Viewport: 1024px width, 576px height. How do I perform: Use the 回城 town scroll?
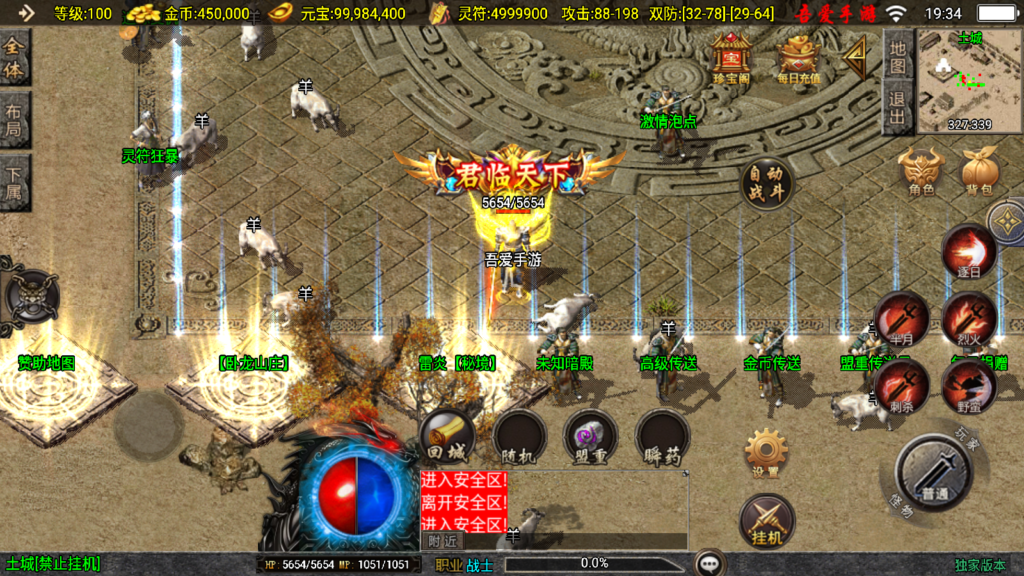[x=447, y=436]
